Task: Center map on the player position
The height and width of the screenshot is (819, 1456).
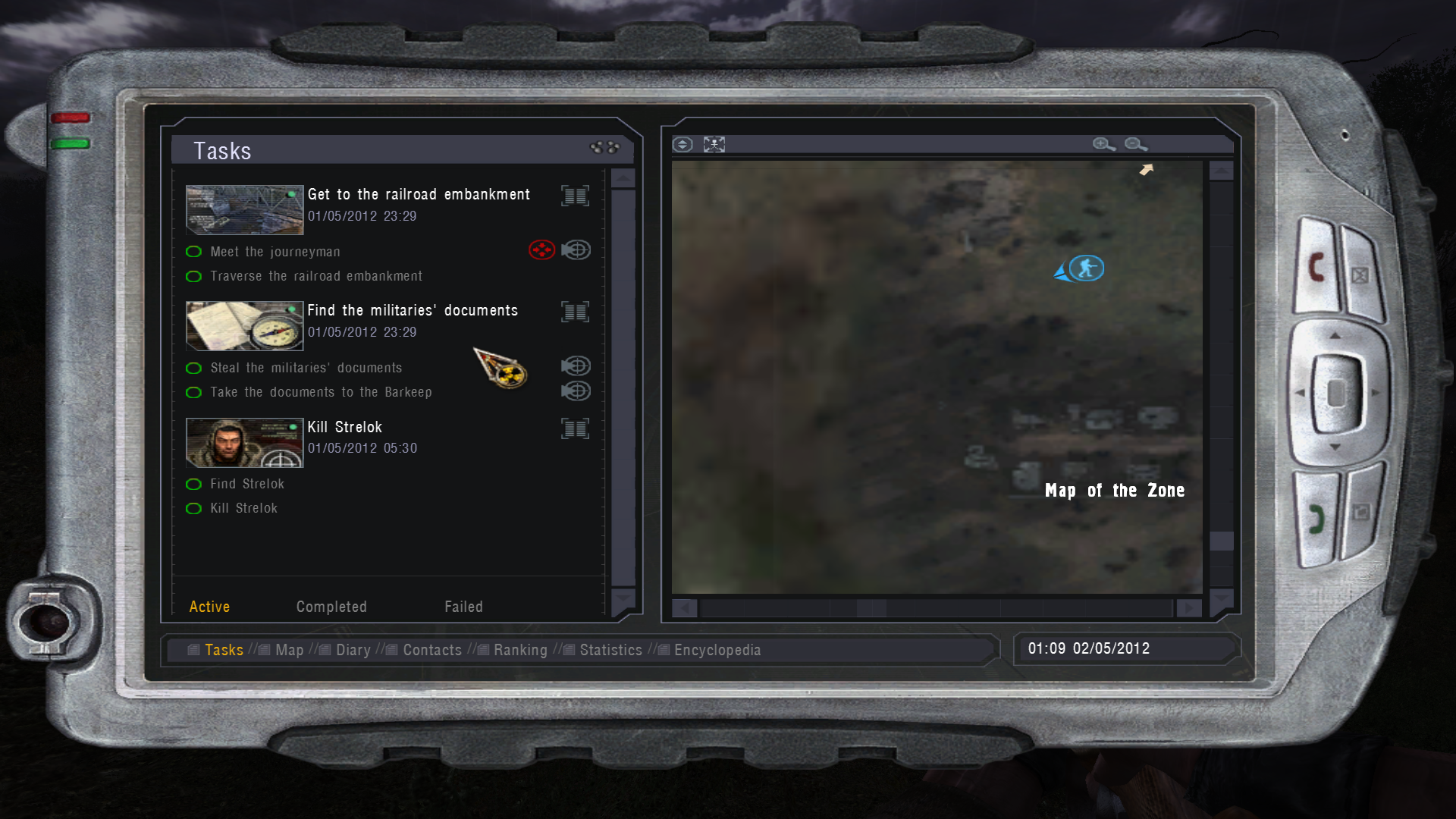Action: point(714,144)
